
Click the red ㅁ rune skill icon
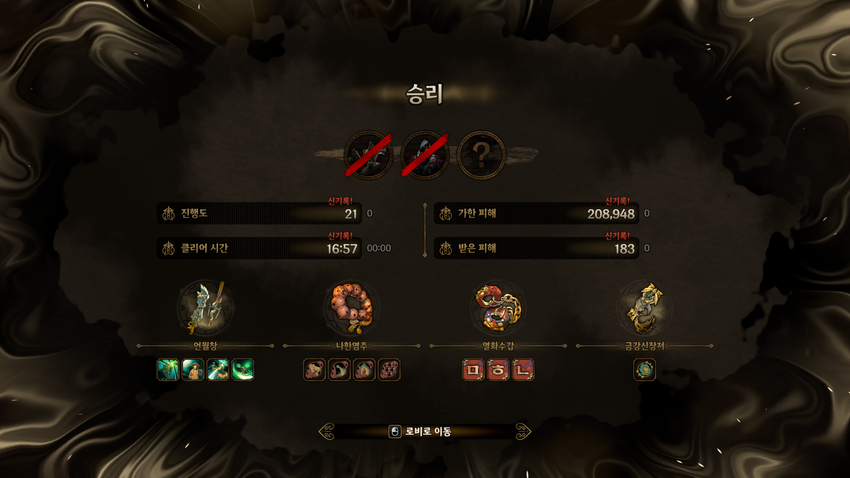point(473,370)
